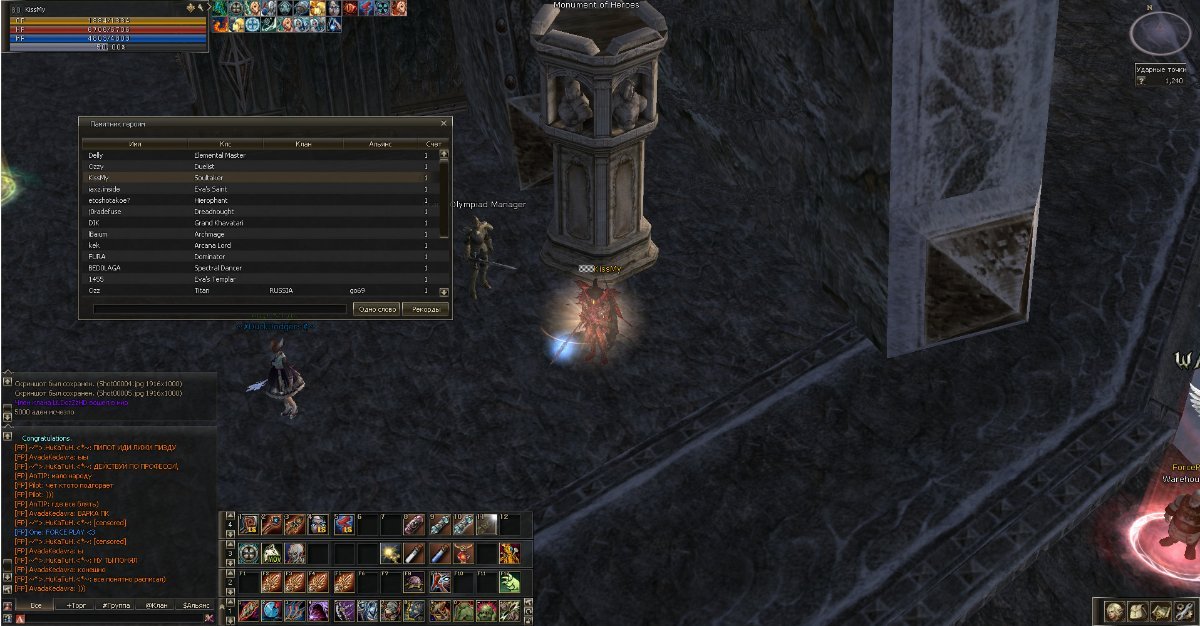Click the Одно слово button
This screenshot has width=1200, height=626.
tap(378, 309)
